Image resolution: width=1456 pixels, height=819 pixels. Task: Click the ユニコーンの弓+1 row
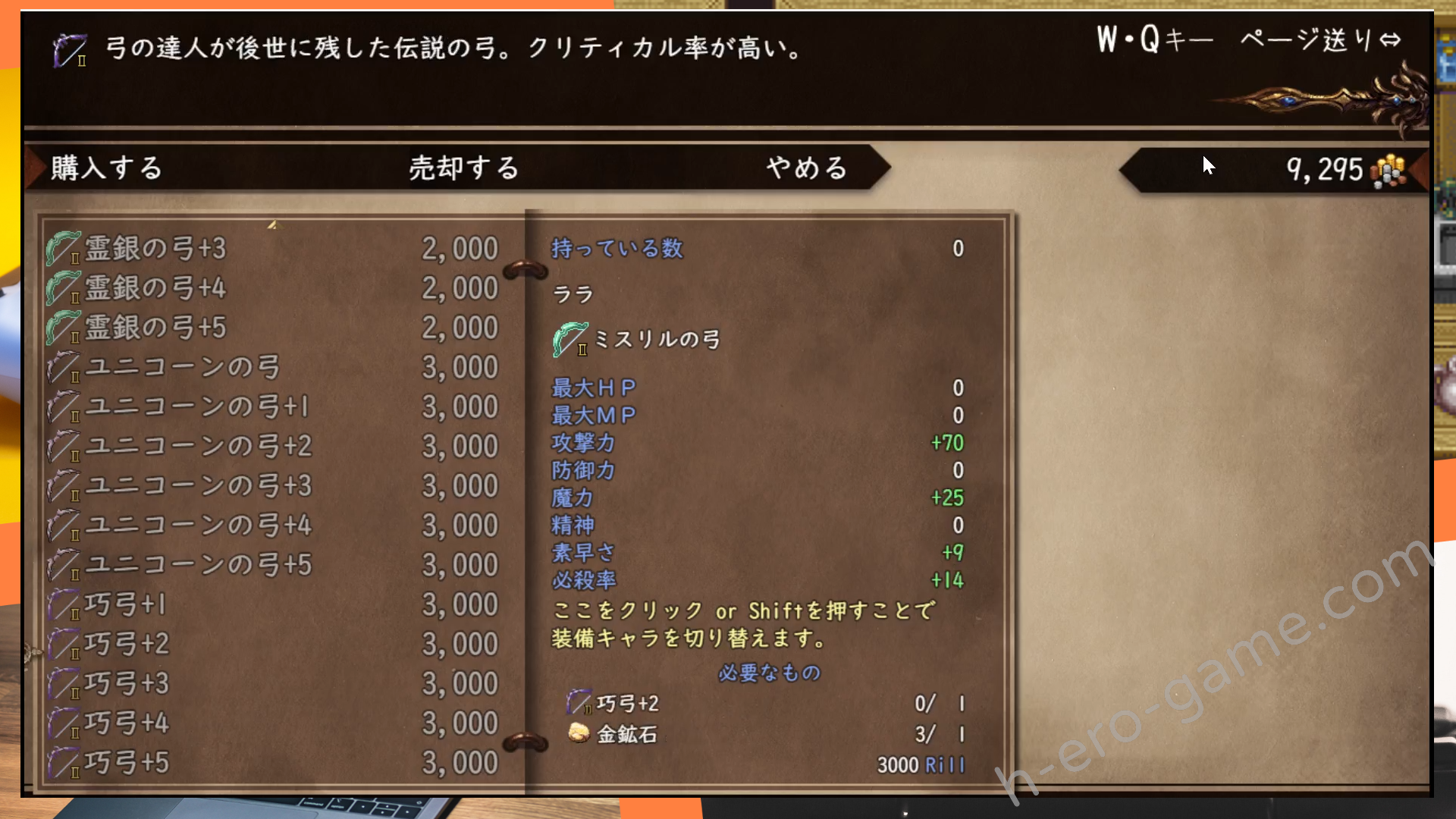[271, 407]
